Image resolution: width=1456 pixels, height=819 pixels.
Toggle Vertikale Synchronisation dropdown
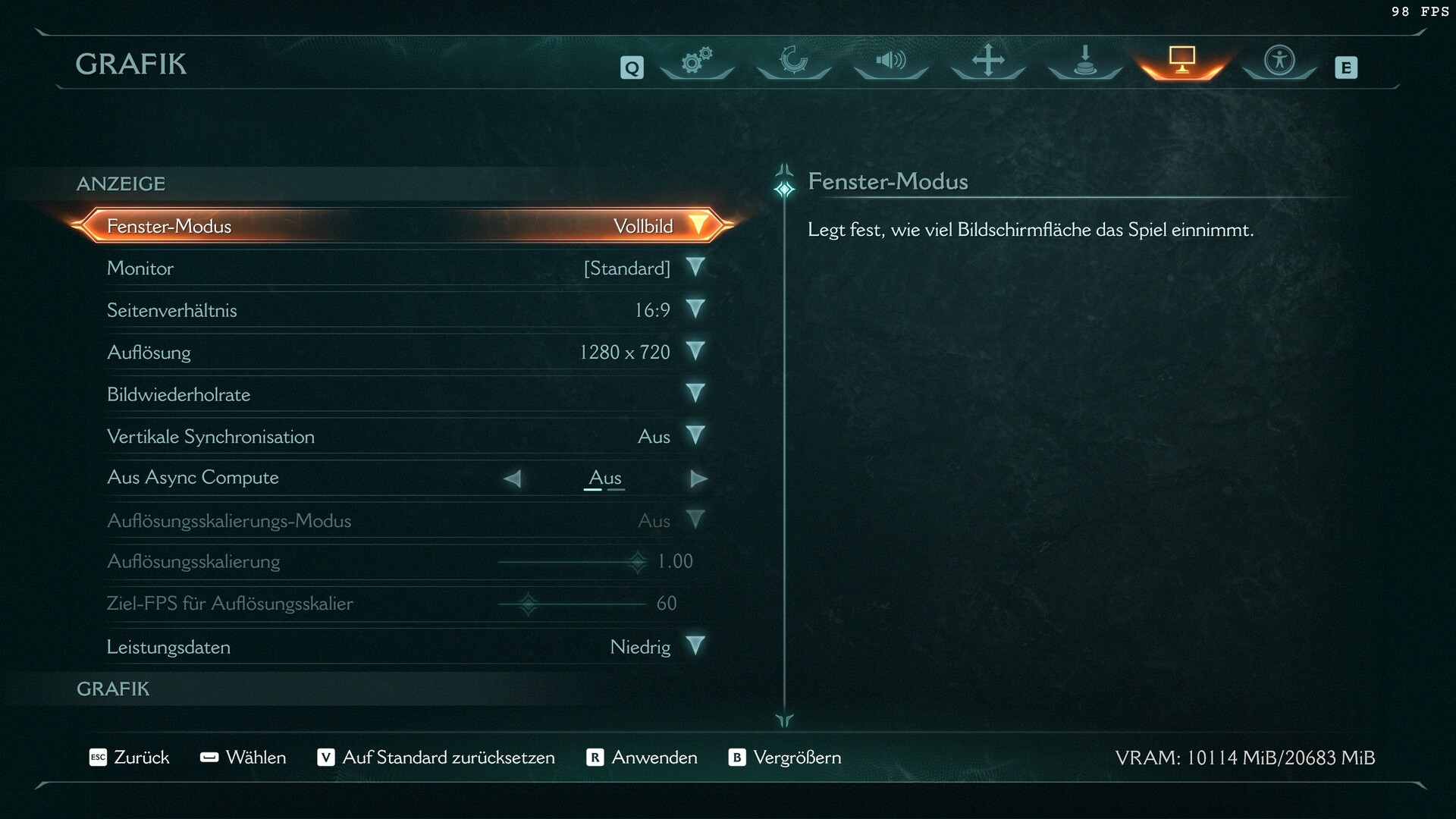click(x=695, y=435)
